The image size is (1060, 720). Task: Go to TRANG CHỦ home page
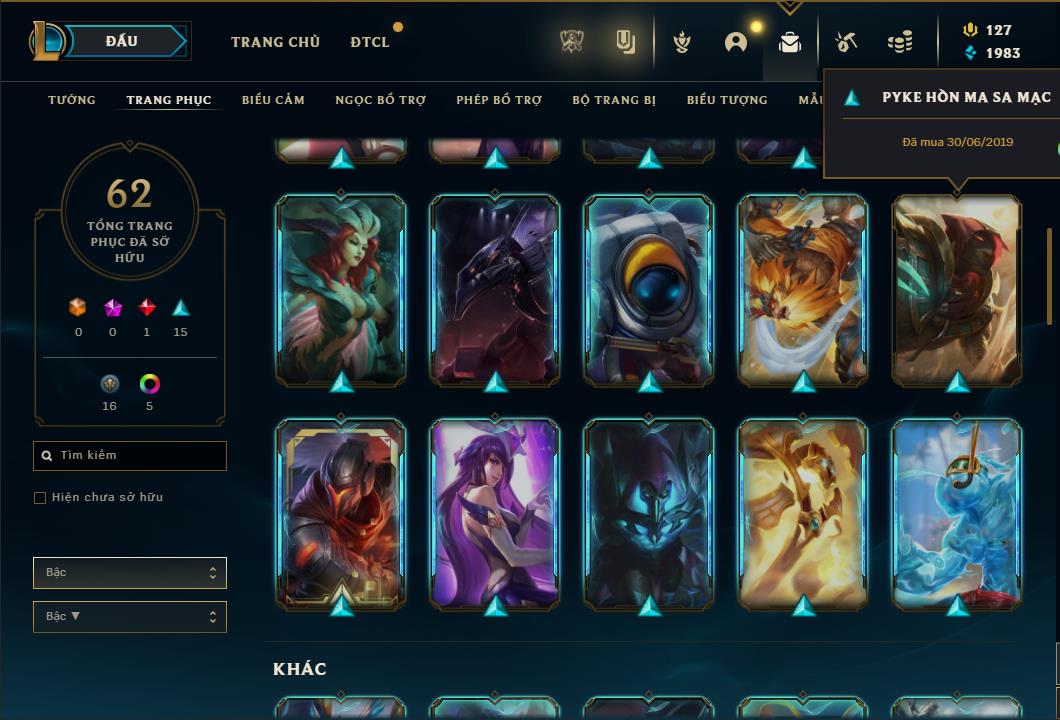[275, 42]
